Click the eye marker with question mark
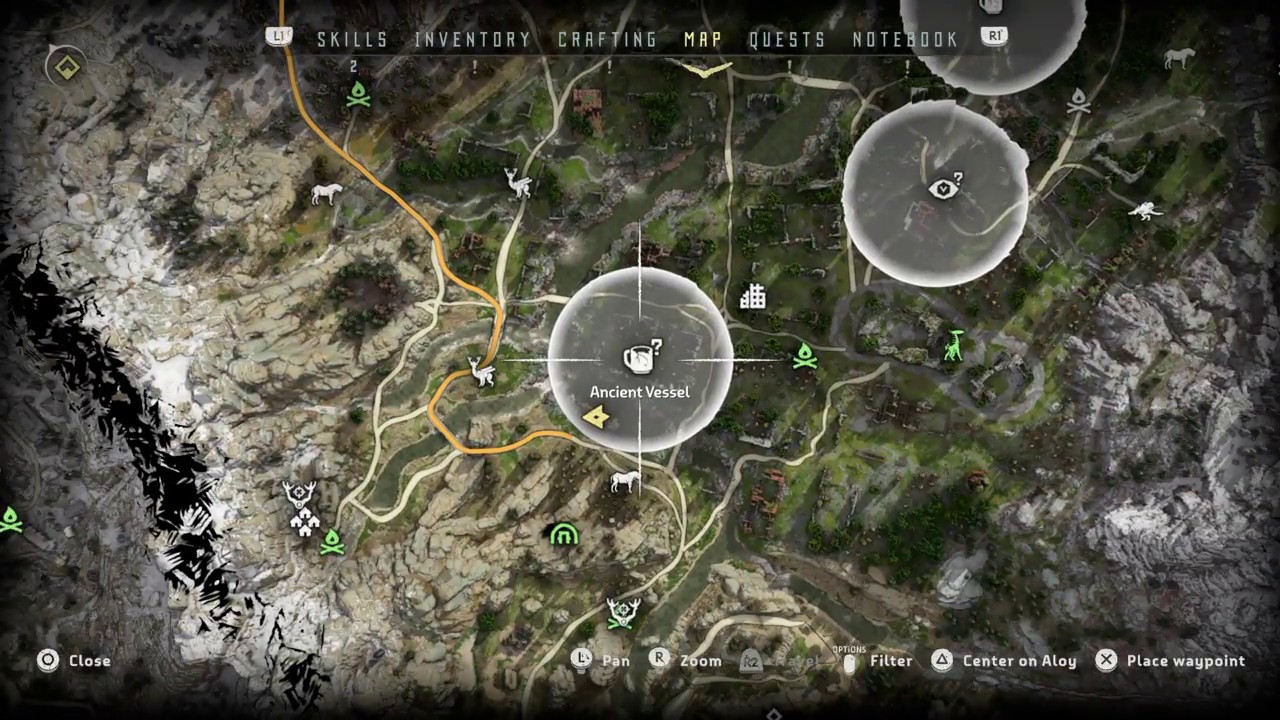 tap(945, 188)
